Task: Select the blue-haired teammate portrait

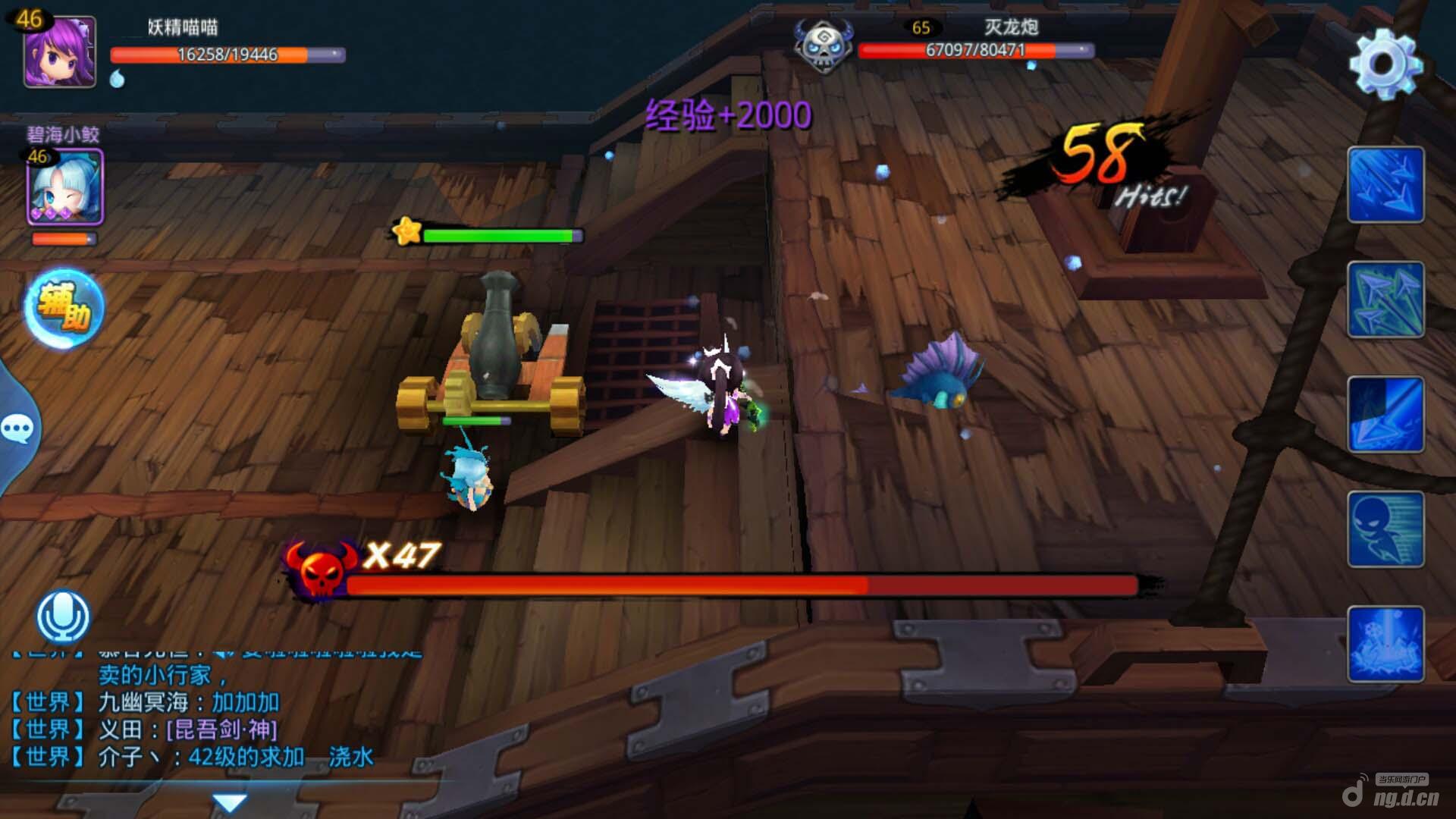Action: (x=65, y=187)
